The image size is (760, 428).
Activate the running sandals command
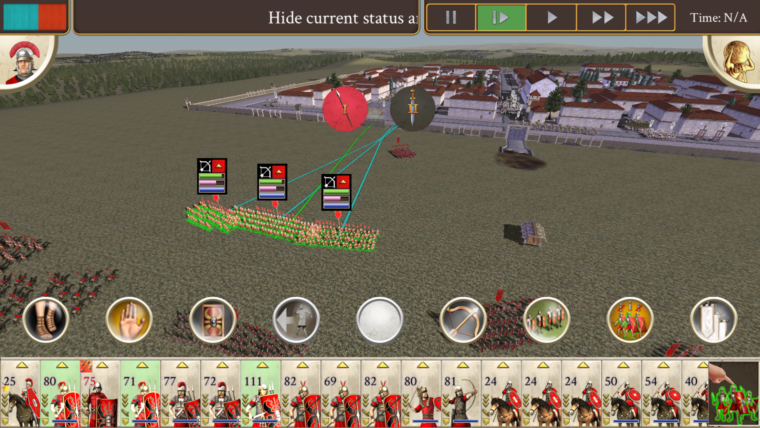point(45,320)
